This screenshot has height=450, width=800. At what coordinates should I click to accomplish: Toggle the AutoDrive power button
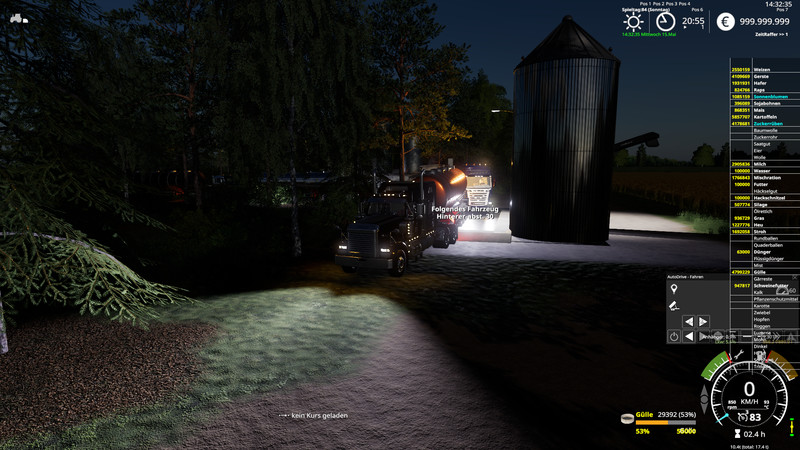click(674, 337)
